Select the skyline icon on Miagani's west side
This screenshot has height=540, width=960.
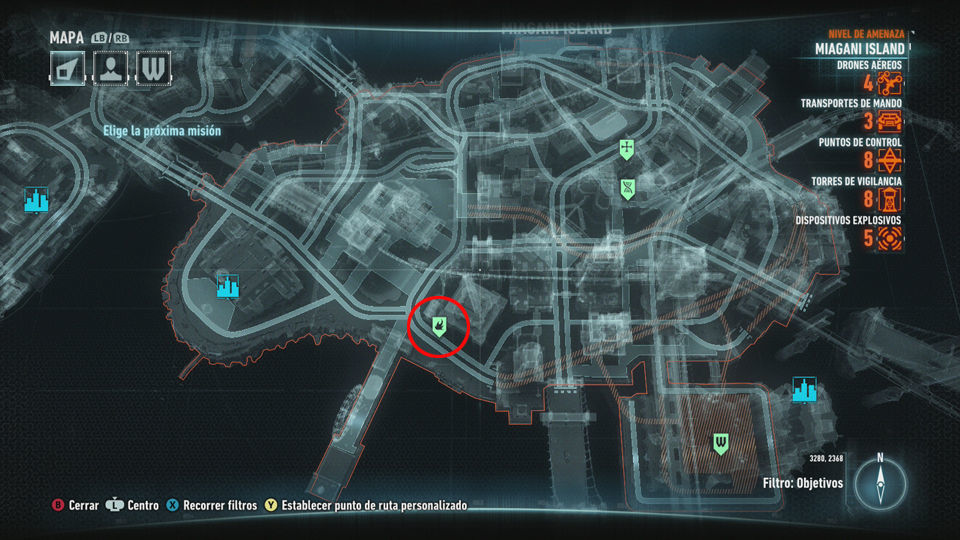(x=228, y=288)
